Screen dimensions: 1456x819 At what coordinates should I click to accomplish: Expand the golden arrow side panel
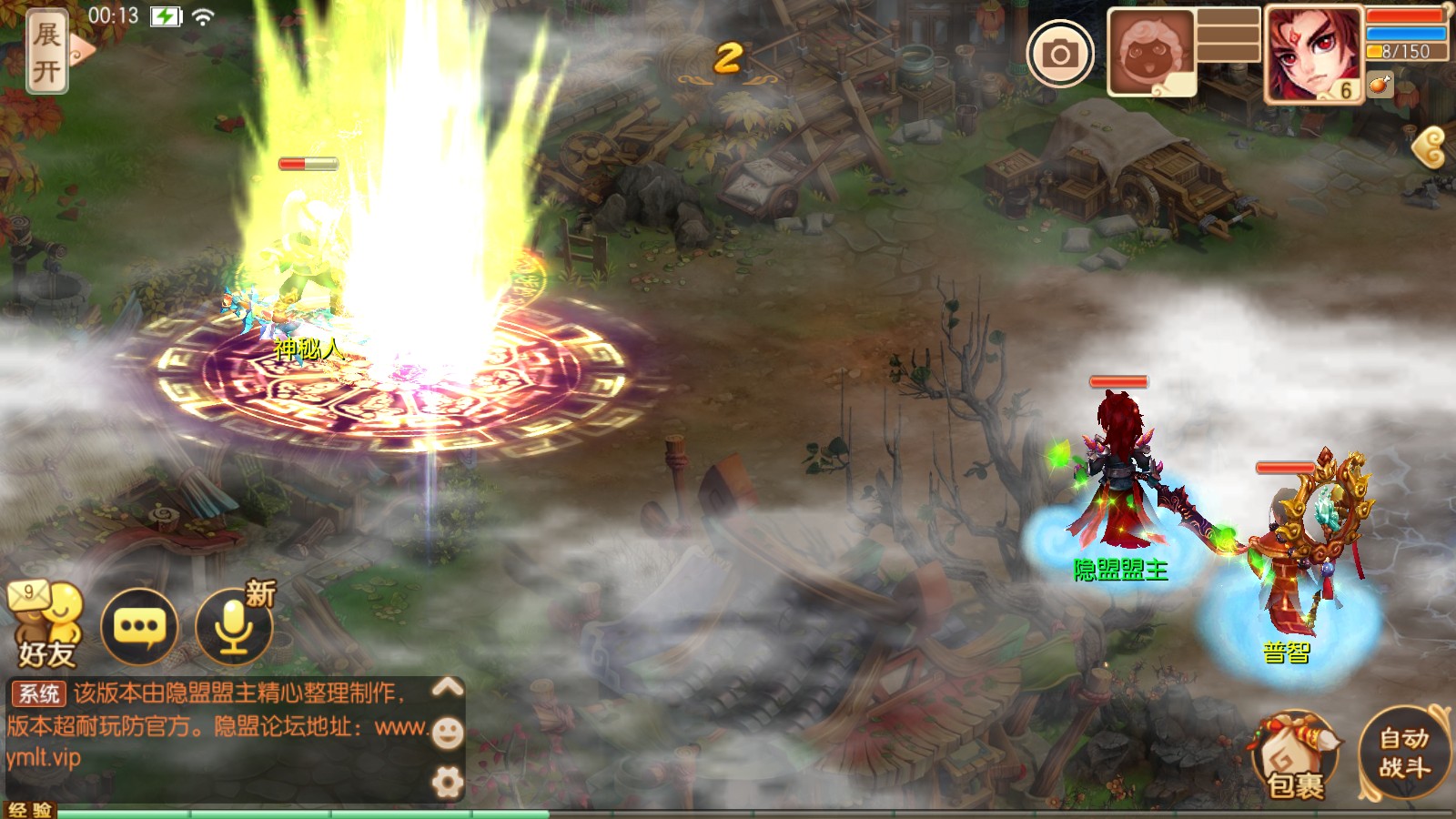1430,147
